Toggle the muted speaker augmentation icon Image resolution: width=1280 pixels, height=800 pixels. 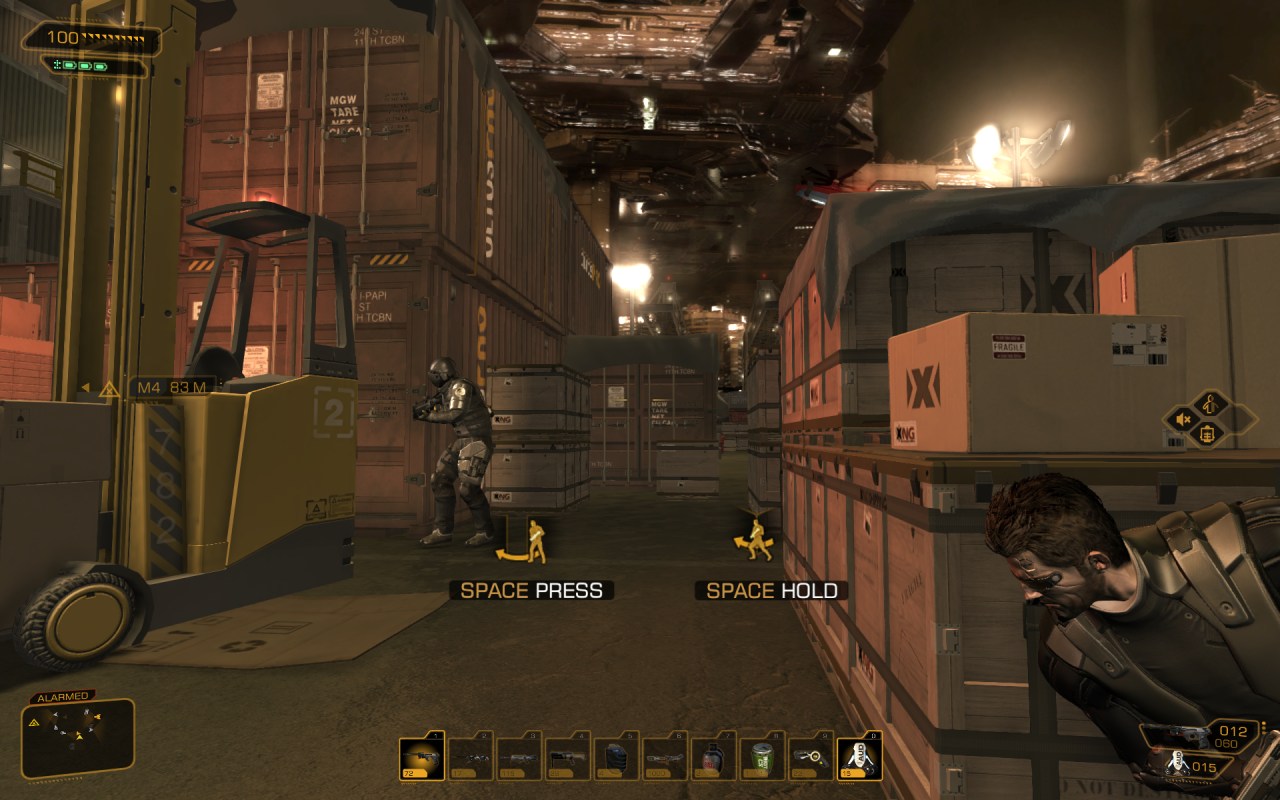pos(1183,419)
